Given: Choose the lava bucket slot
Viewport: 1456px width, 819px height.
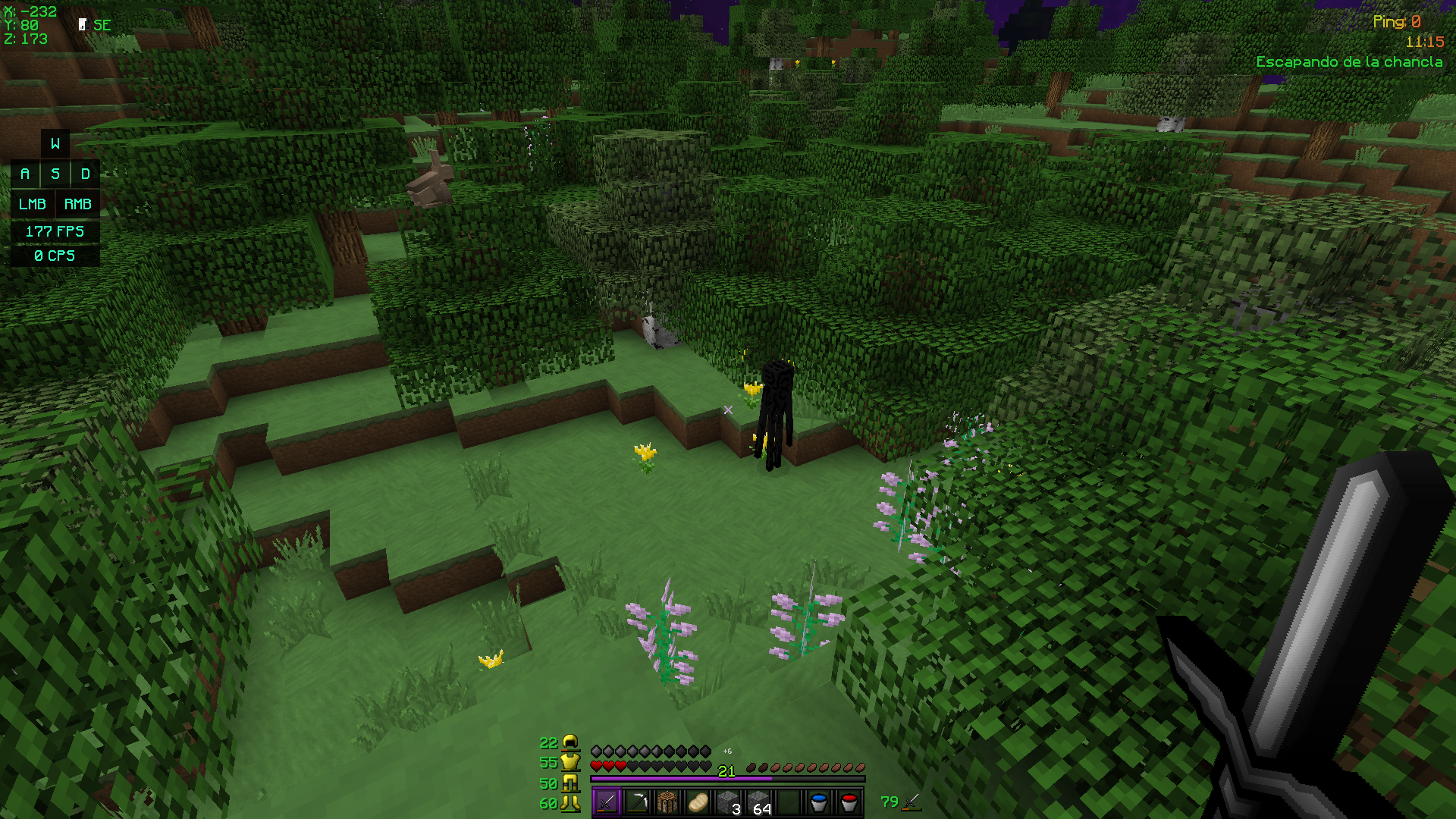Looking at the screenshot, I should [x=849, y=802].
